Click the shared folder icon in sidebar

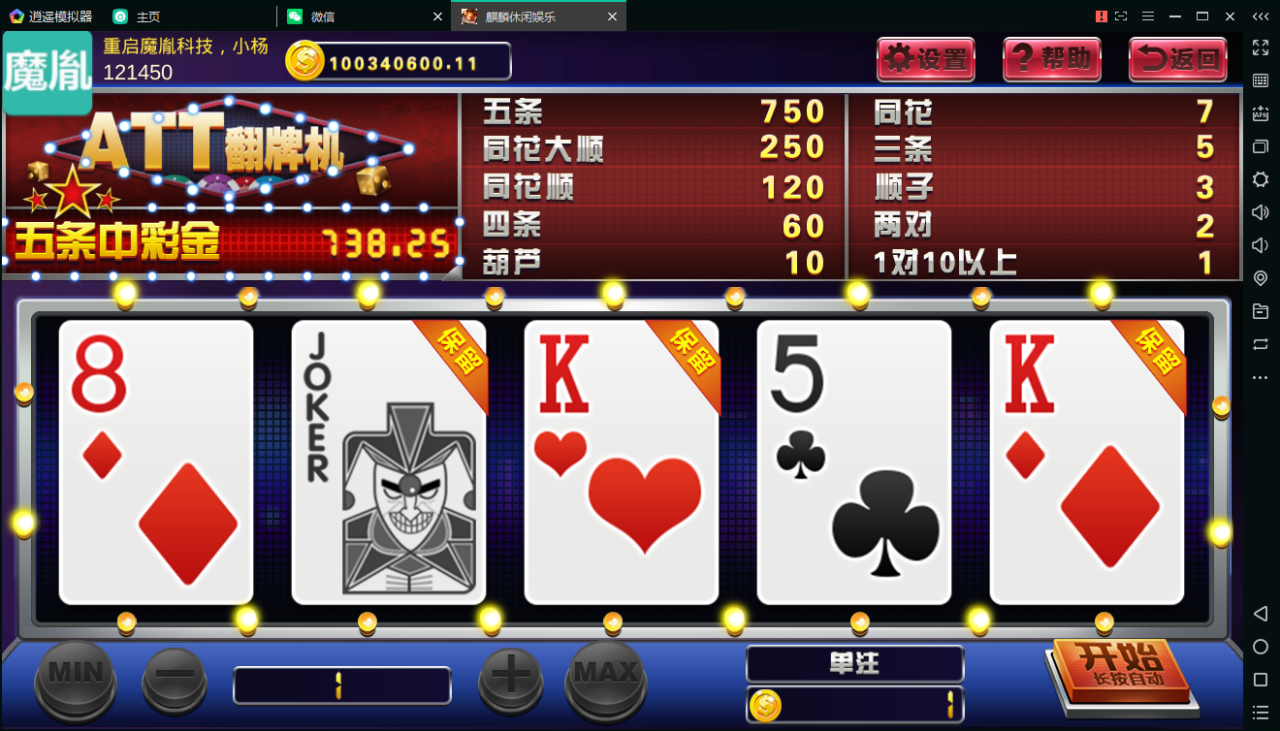coord(1259,311)
